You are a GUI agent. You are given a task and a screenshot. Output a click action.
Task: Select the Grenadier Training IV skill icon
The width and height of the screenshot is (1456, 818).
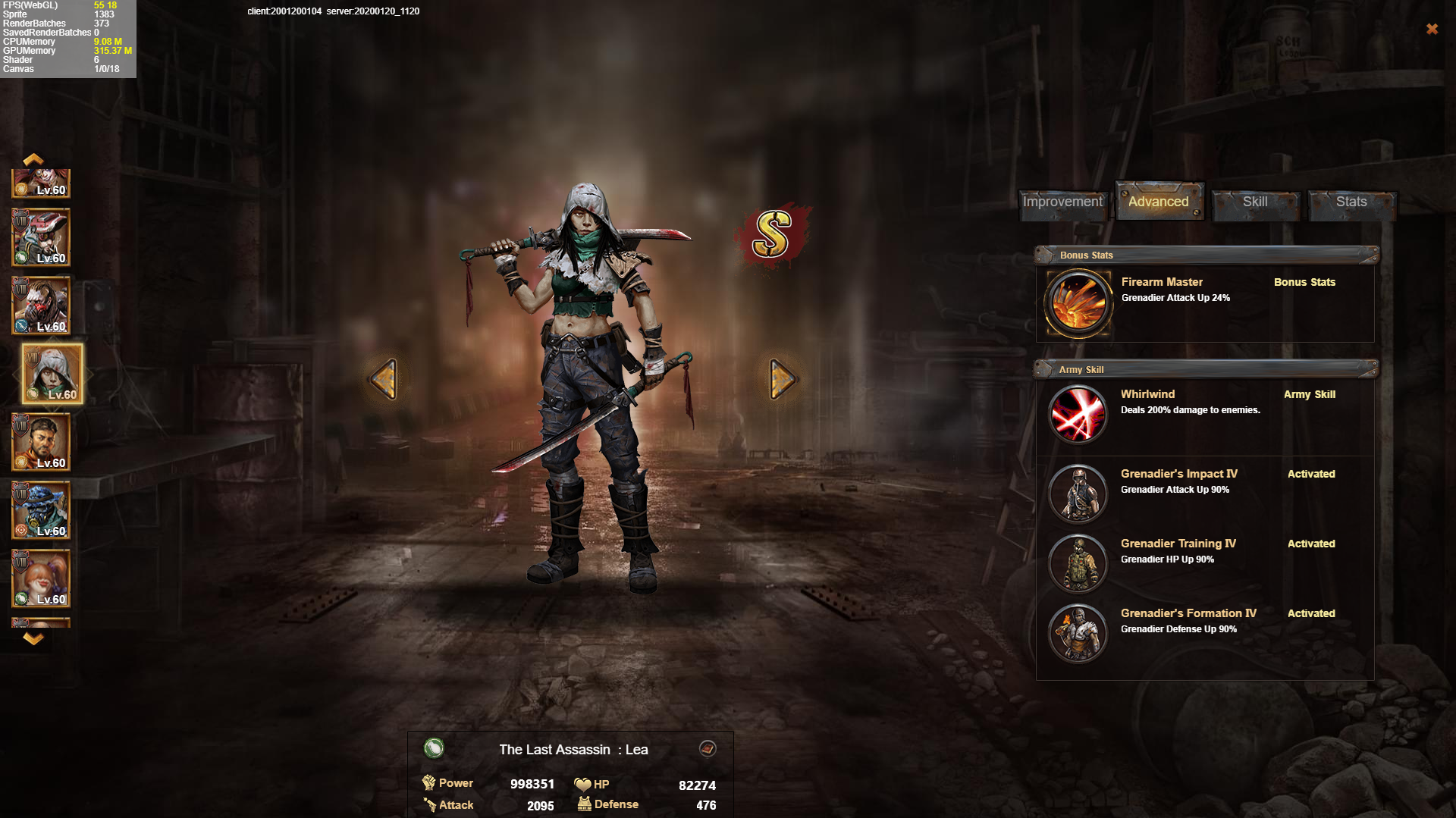click(x=1078, y=563)
